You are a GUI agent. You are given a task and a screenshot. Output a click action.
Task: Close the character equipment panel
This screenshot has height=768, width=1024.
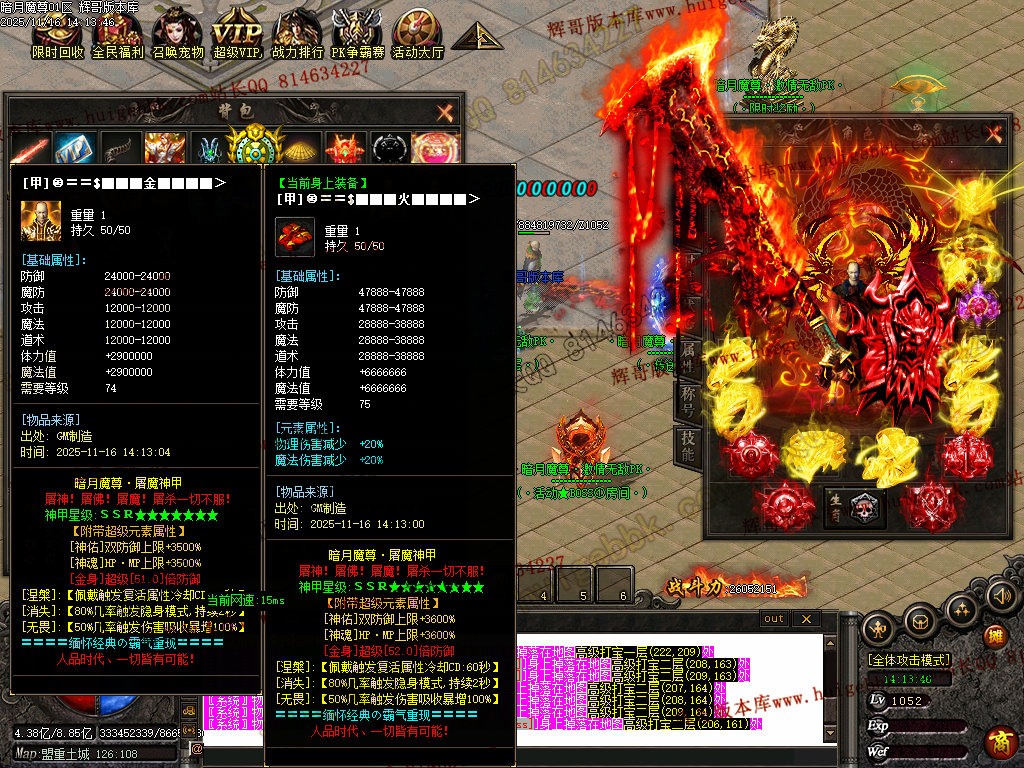coord(992,134)
